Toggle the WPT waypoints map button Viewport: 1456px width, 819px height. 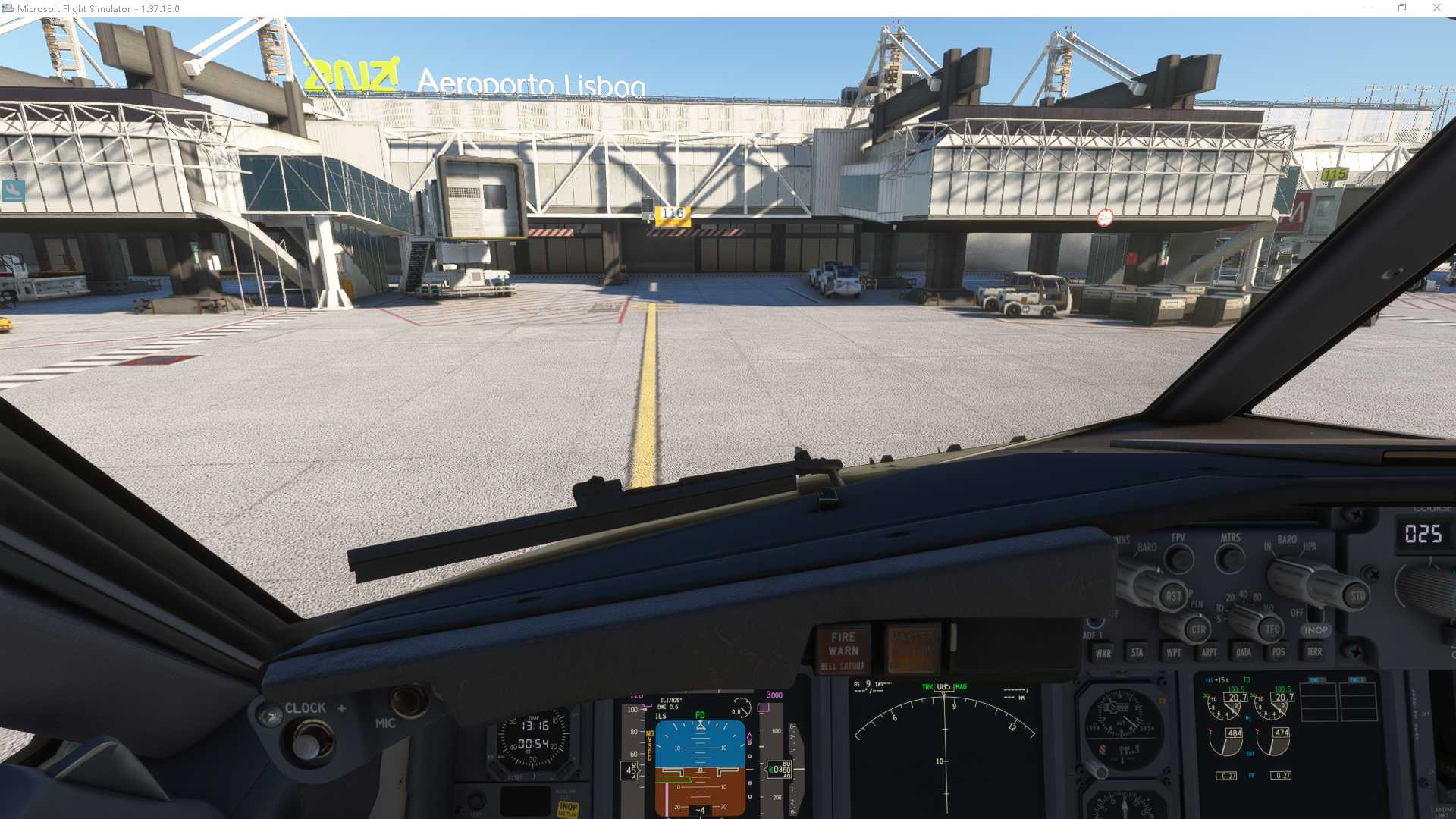pyautogui.click(x=1173, y=652)
